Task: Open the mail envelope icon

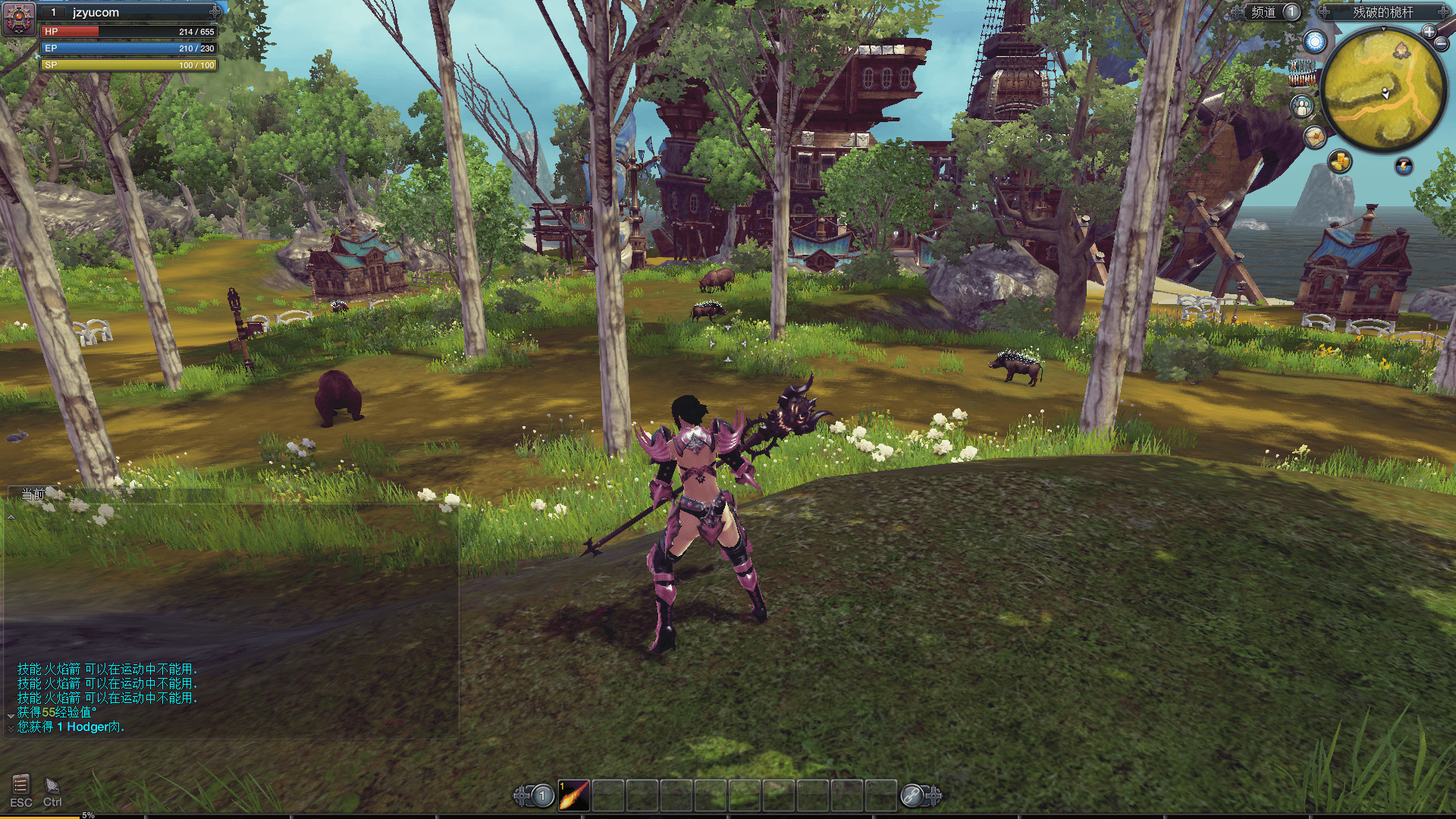Action: pos(1314,137)
